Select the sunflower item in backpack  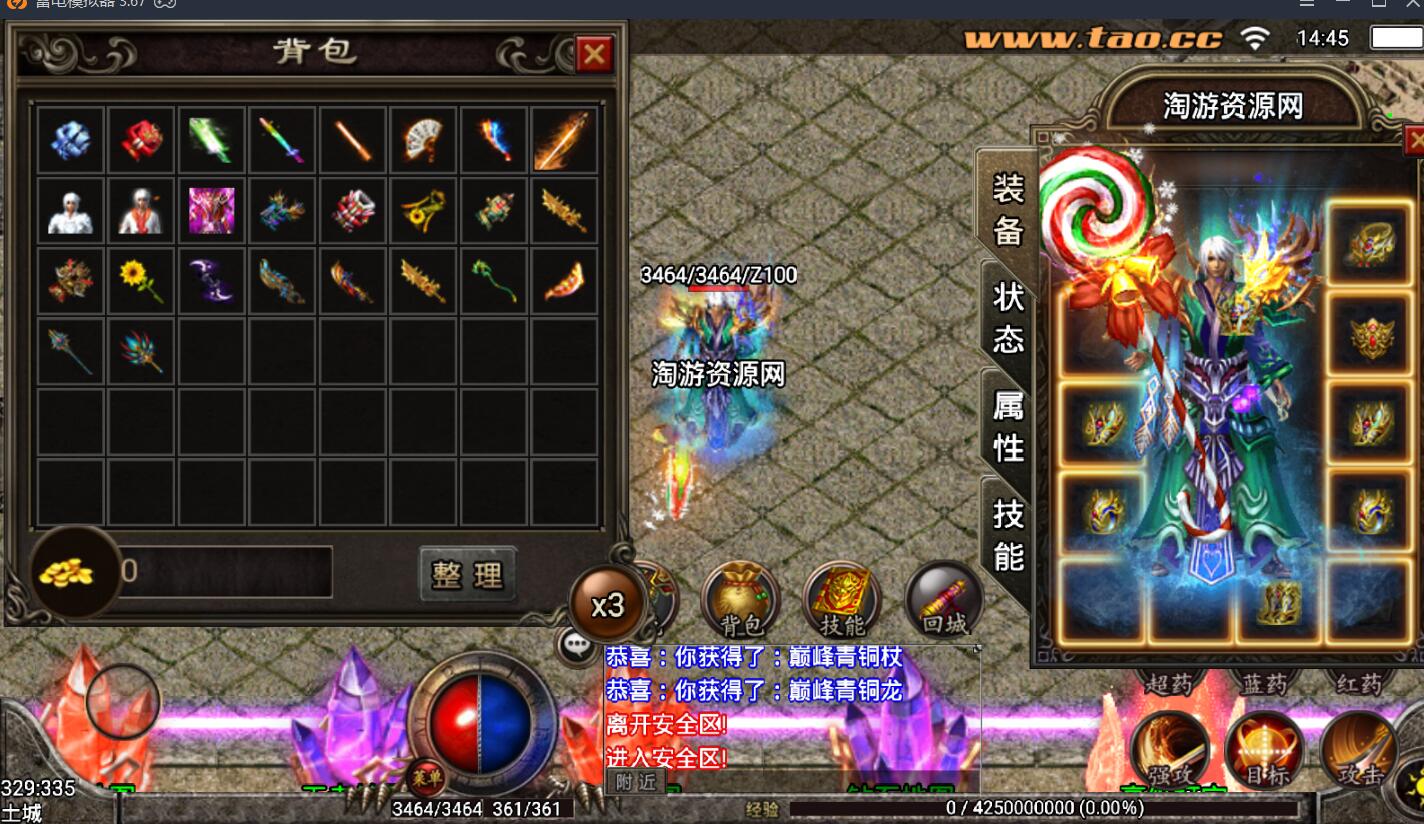point(142,281)
